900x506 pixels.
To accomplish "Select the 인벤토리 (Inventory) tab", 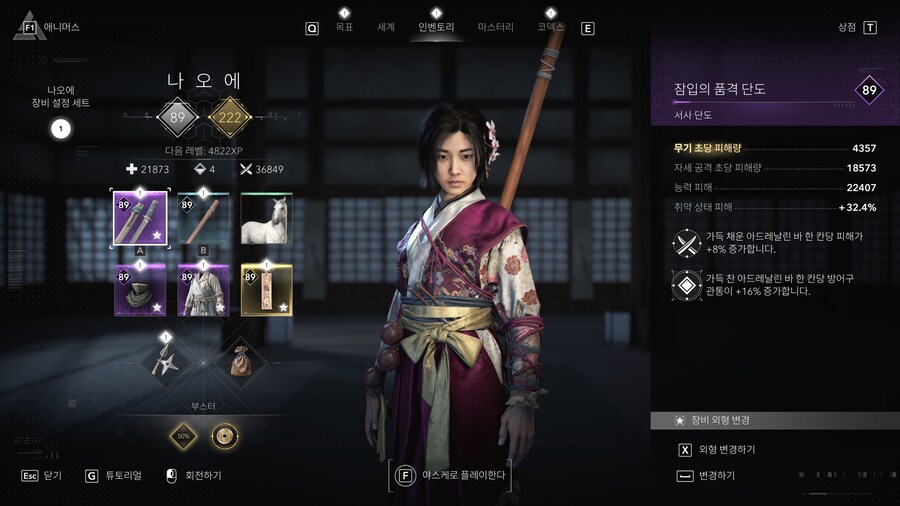I will click(435, 27).
